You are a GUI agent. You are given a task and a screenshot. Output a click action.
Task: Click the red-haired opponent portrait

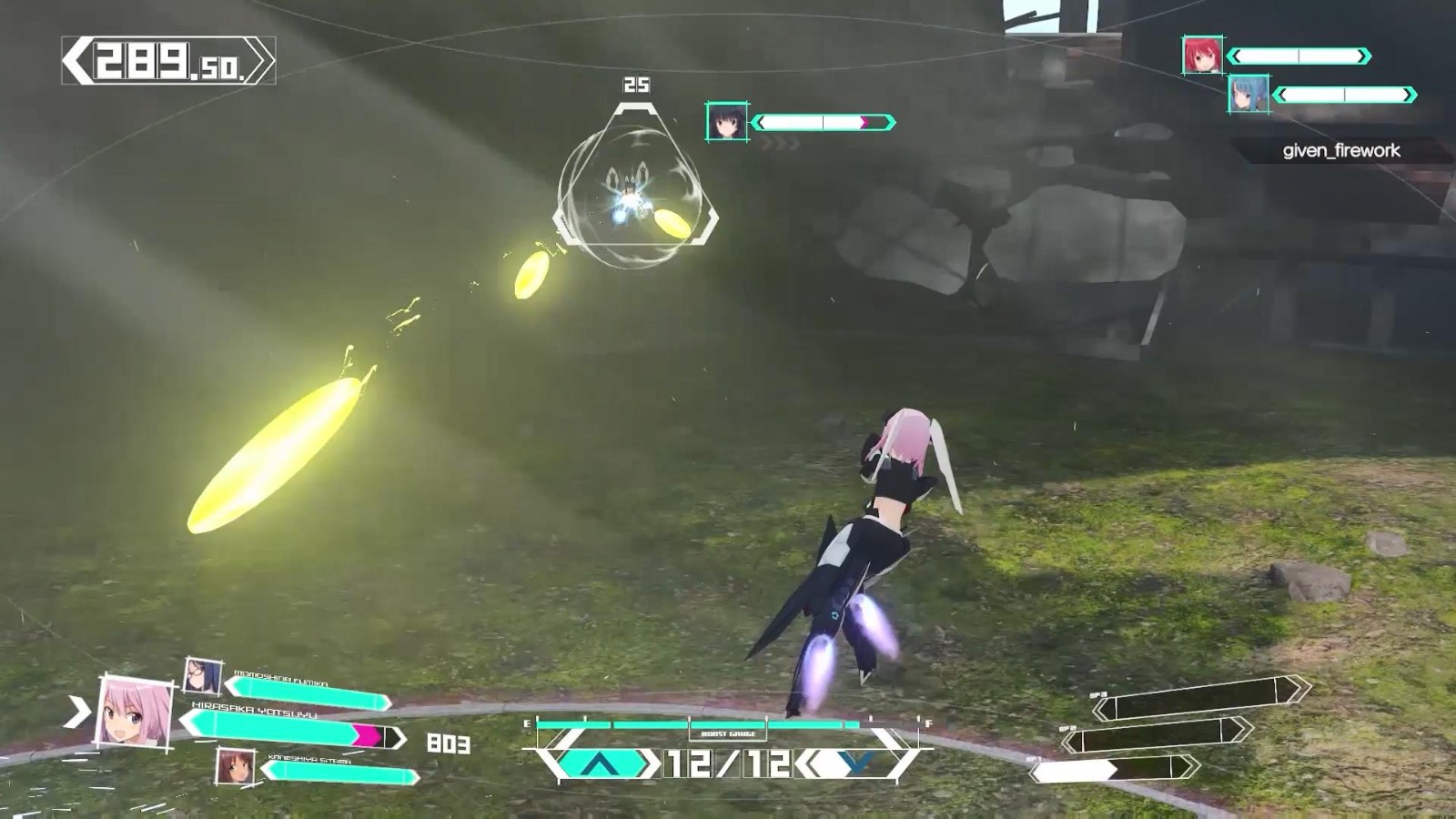pyautogui.click(x=1201, y=56)
